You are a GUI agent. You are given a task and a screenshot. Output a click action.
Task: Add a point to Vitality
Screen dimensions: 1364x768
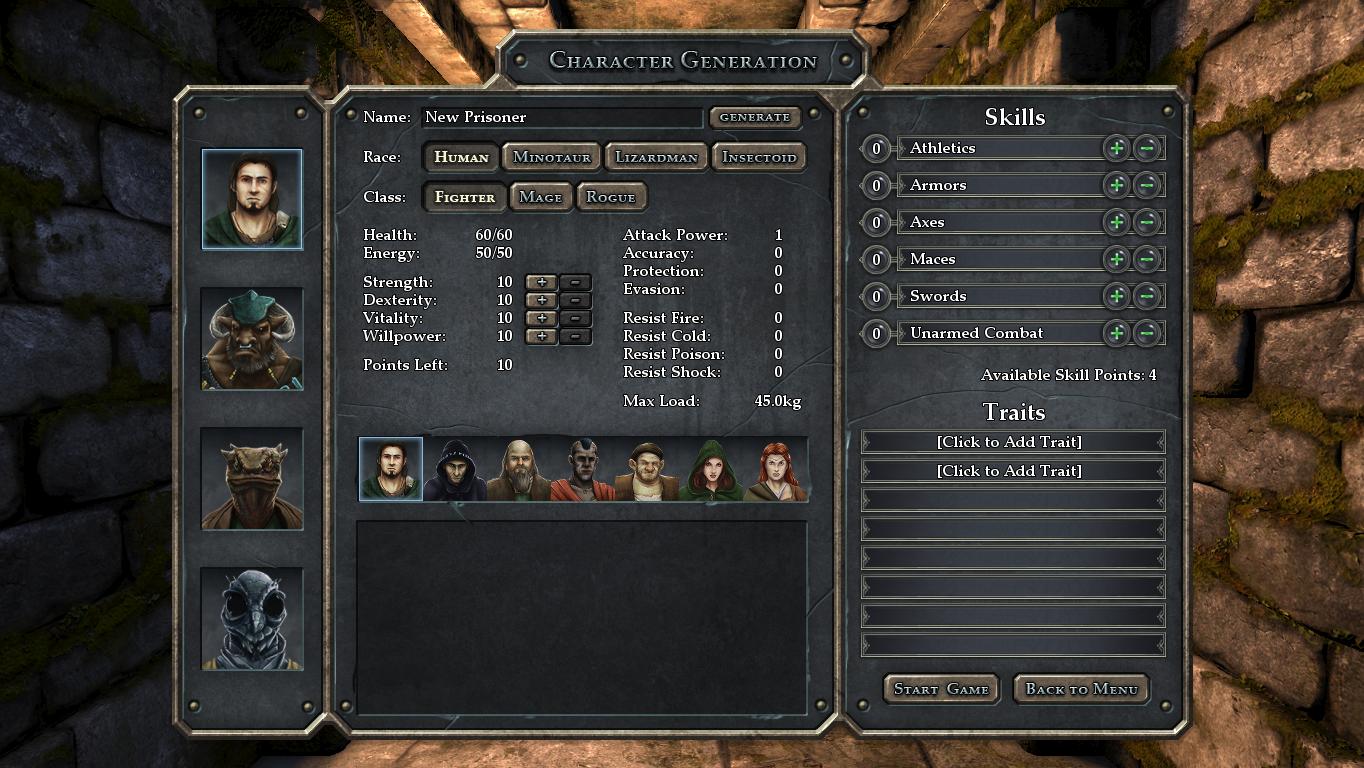tap(541, 318)
